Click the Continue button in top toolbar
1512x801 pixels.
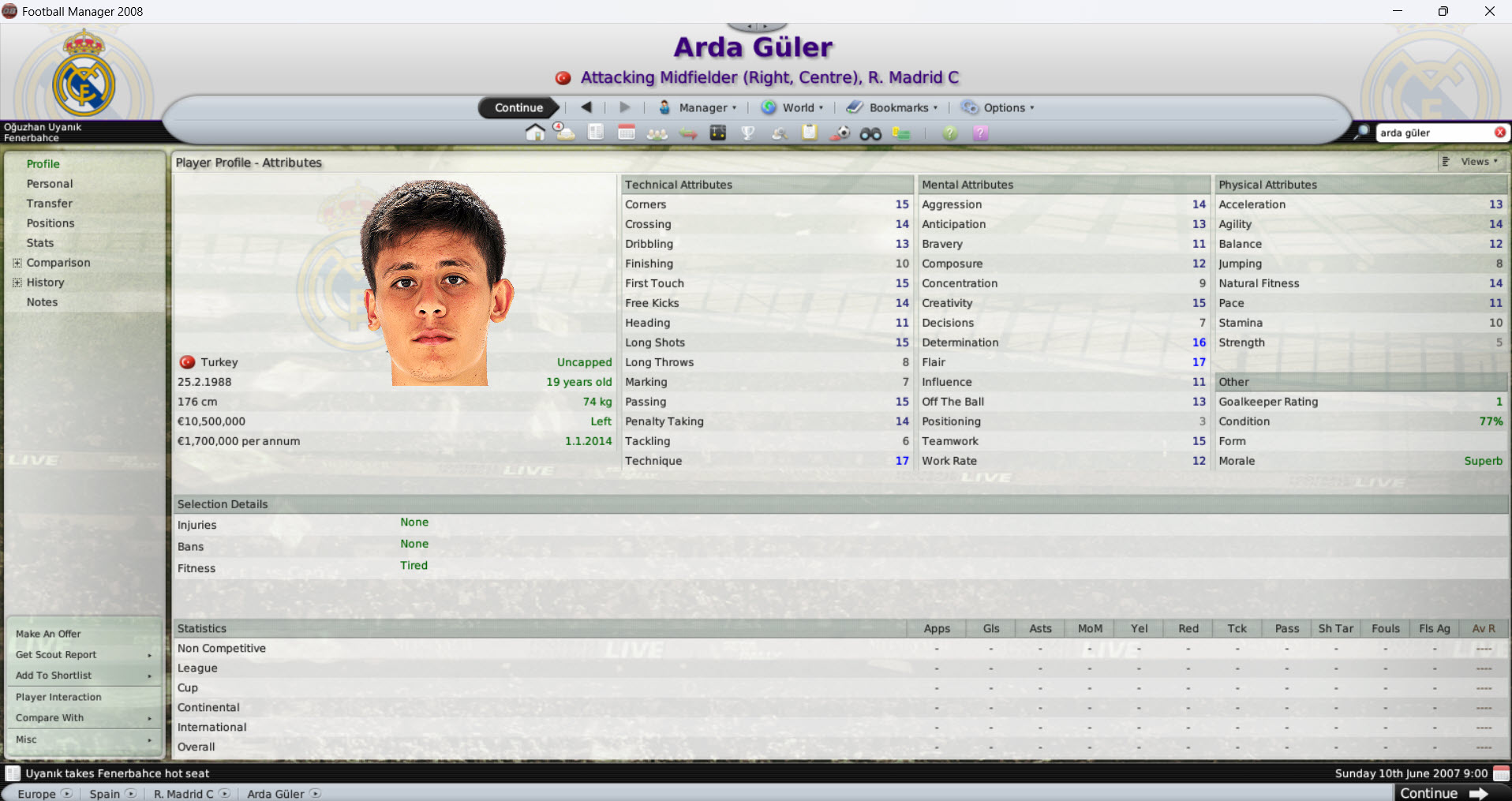tap(518, 107)
